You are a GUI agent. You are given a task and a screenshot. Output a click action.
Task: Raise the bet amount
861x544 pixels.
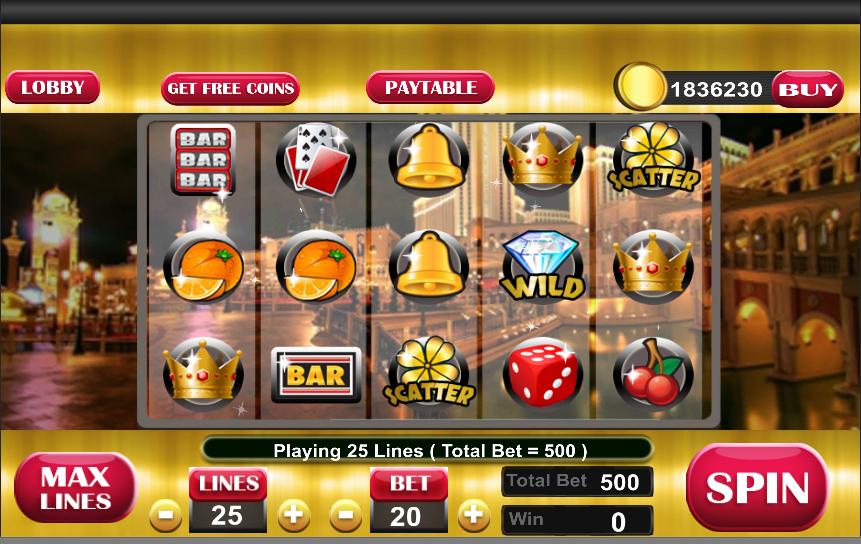pyautogui.click(x=473, y=516)
